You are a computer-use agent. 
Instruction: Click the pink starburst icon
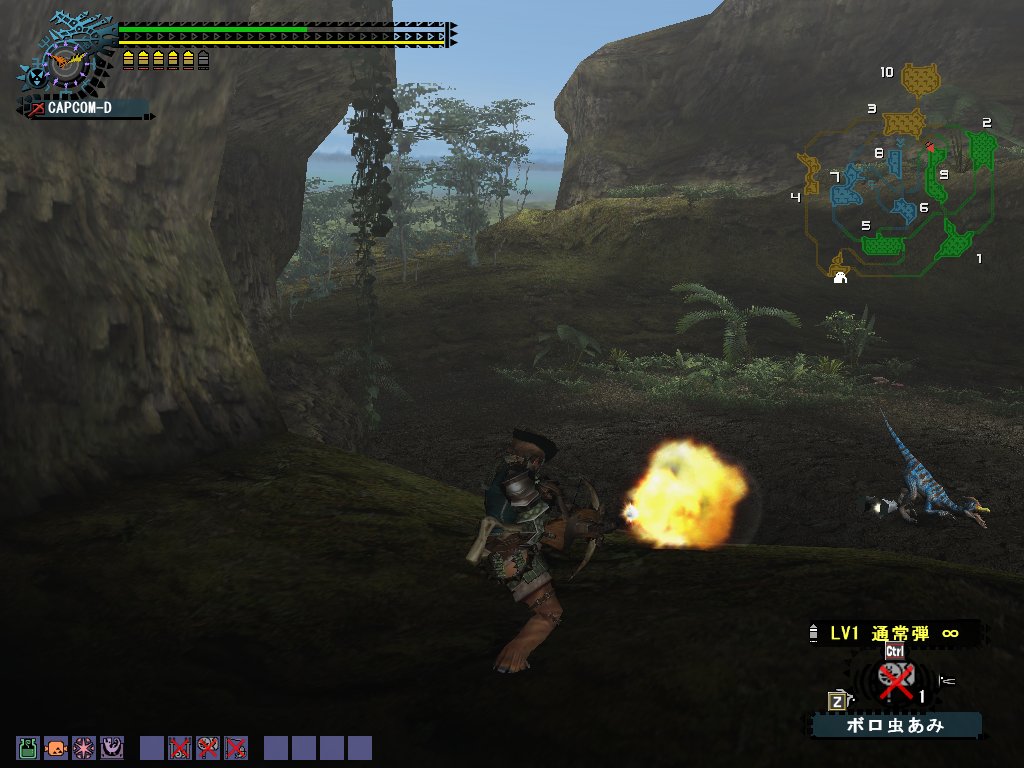pyautogui.click(x=83, y=747)
